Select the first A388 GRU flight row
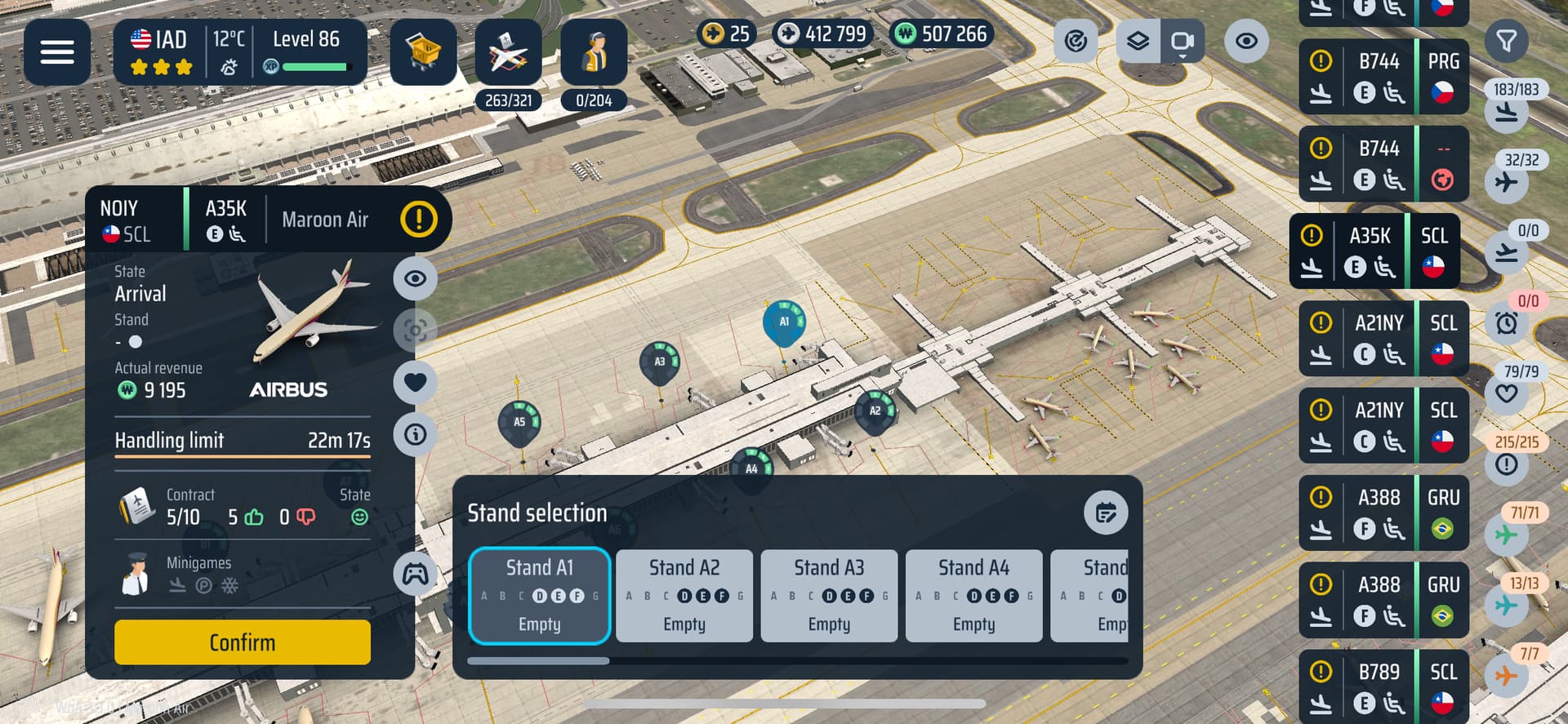The height and width of the screenshot is (724, 1568). tap(1383, 513)
